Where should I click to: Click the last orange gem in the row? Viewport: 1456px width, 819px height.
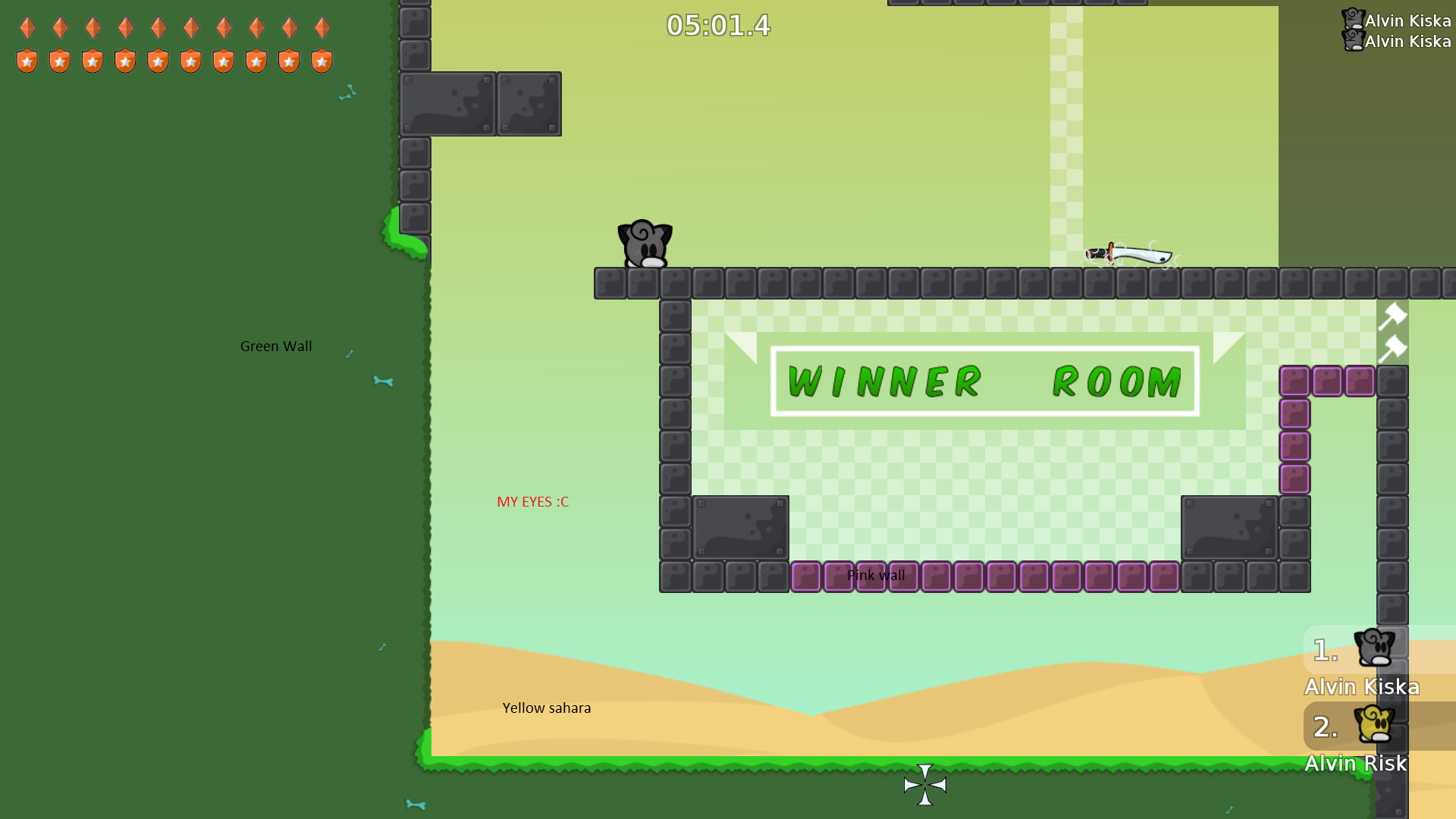(322, 29)
